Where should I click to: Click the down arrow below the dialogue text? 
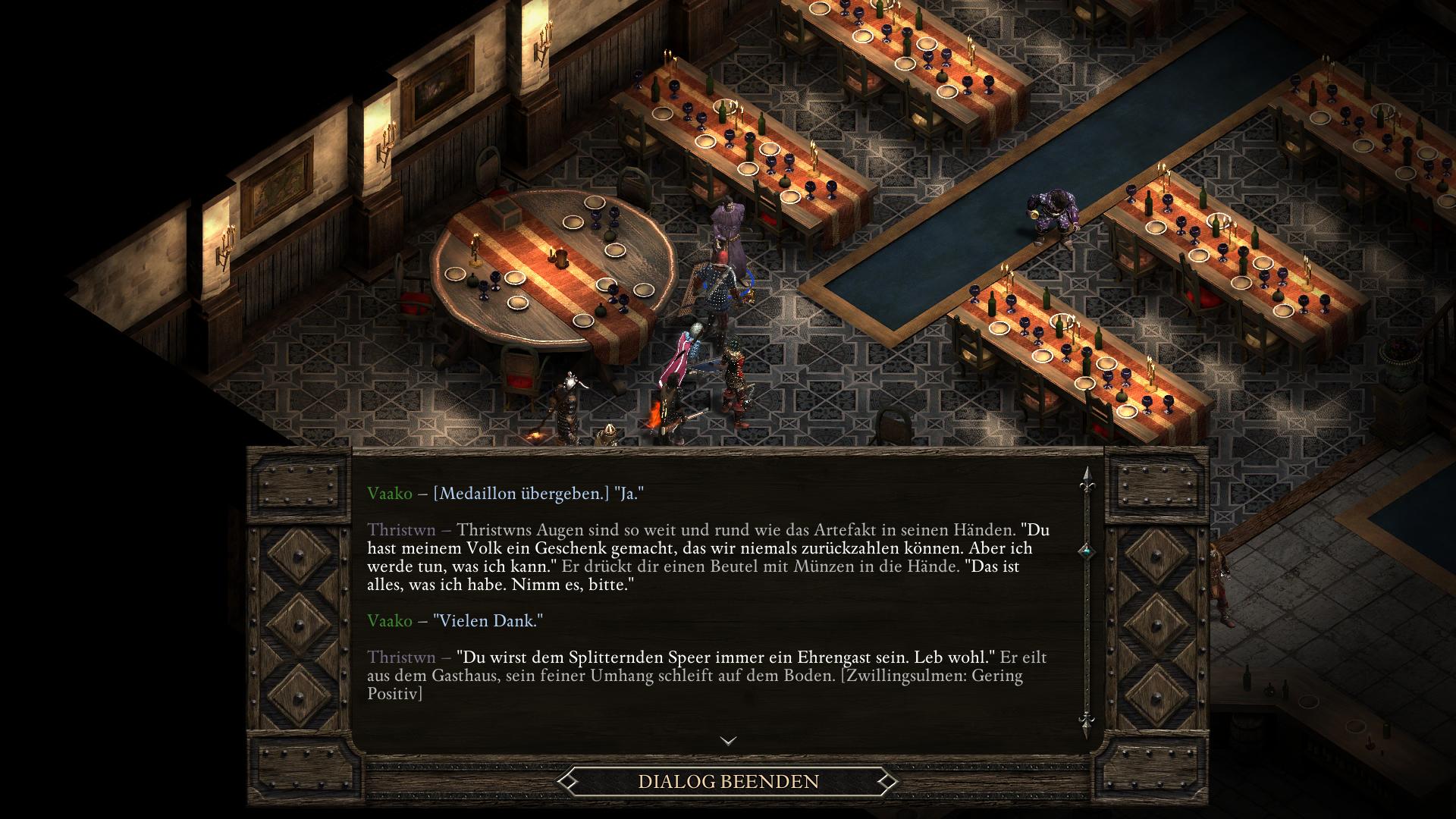[728, 741]
